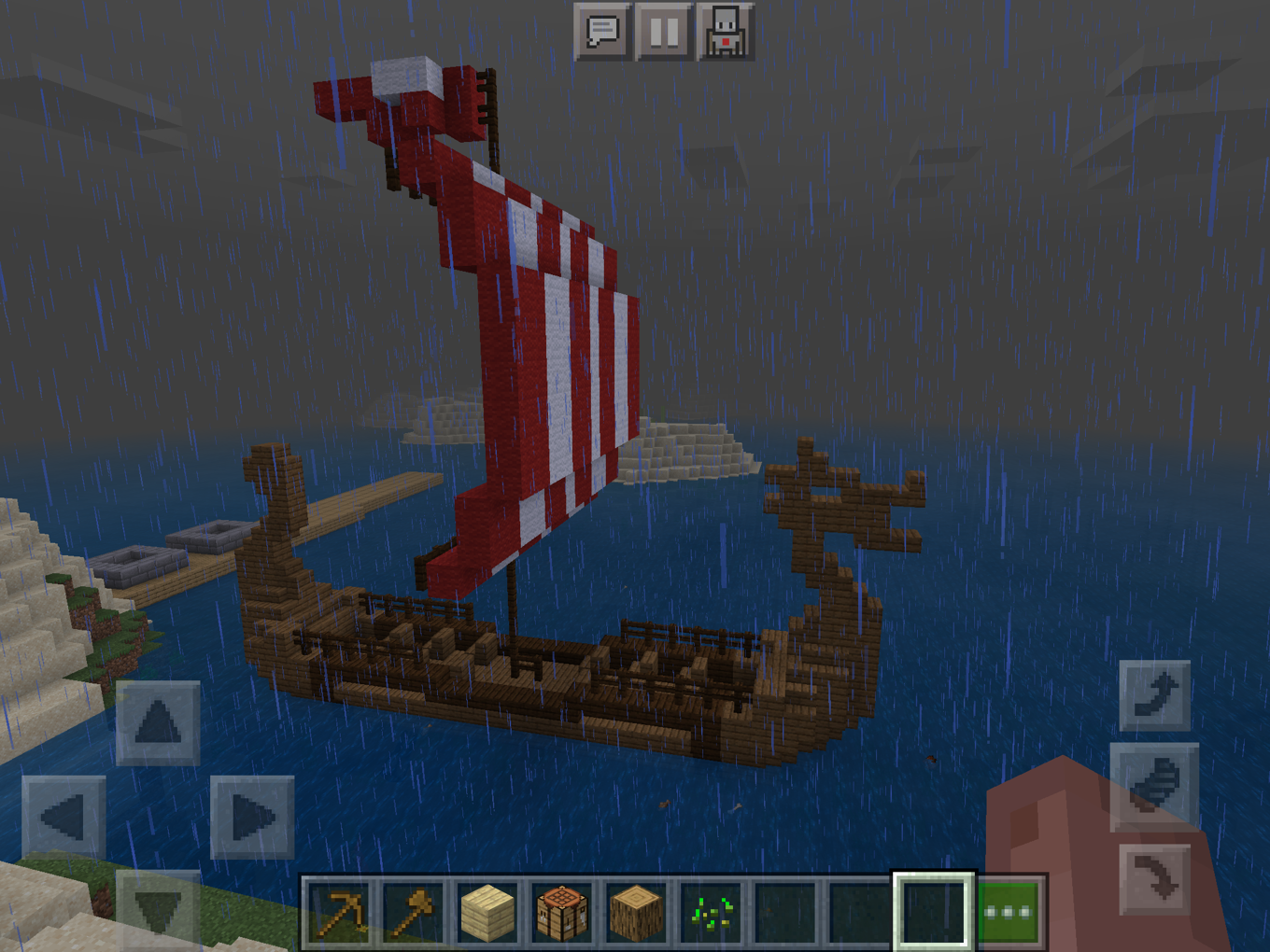
Task: Open the pause menu
Action: click(x=665, y=29)
